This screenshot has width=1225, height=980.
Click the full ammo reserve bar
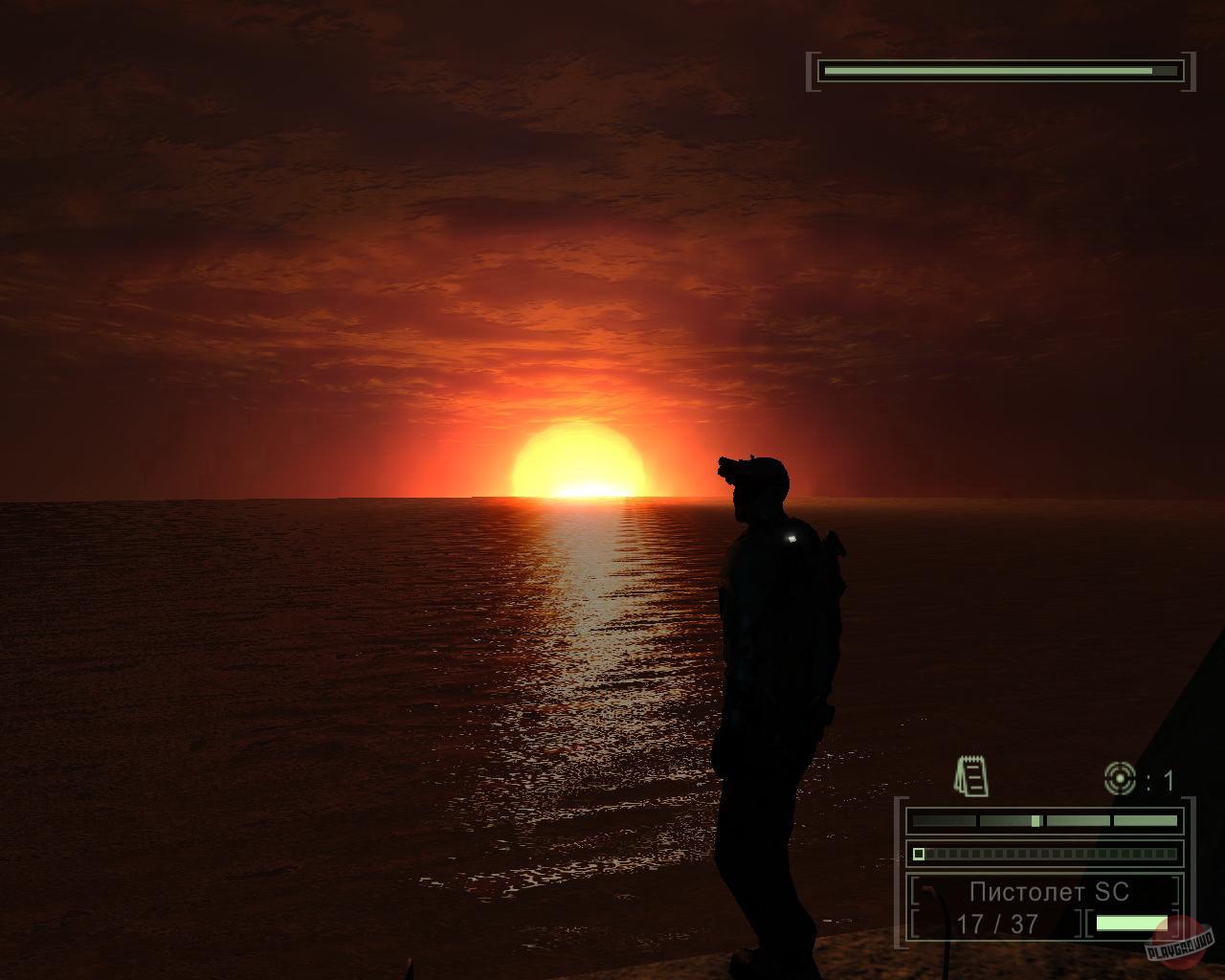(1129, 924)
